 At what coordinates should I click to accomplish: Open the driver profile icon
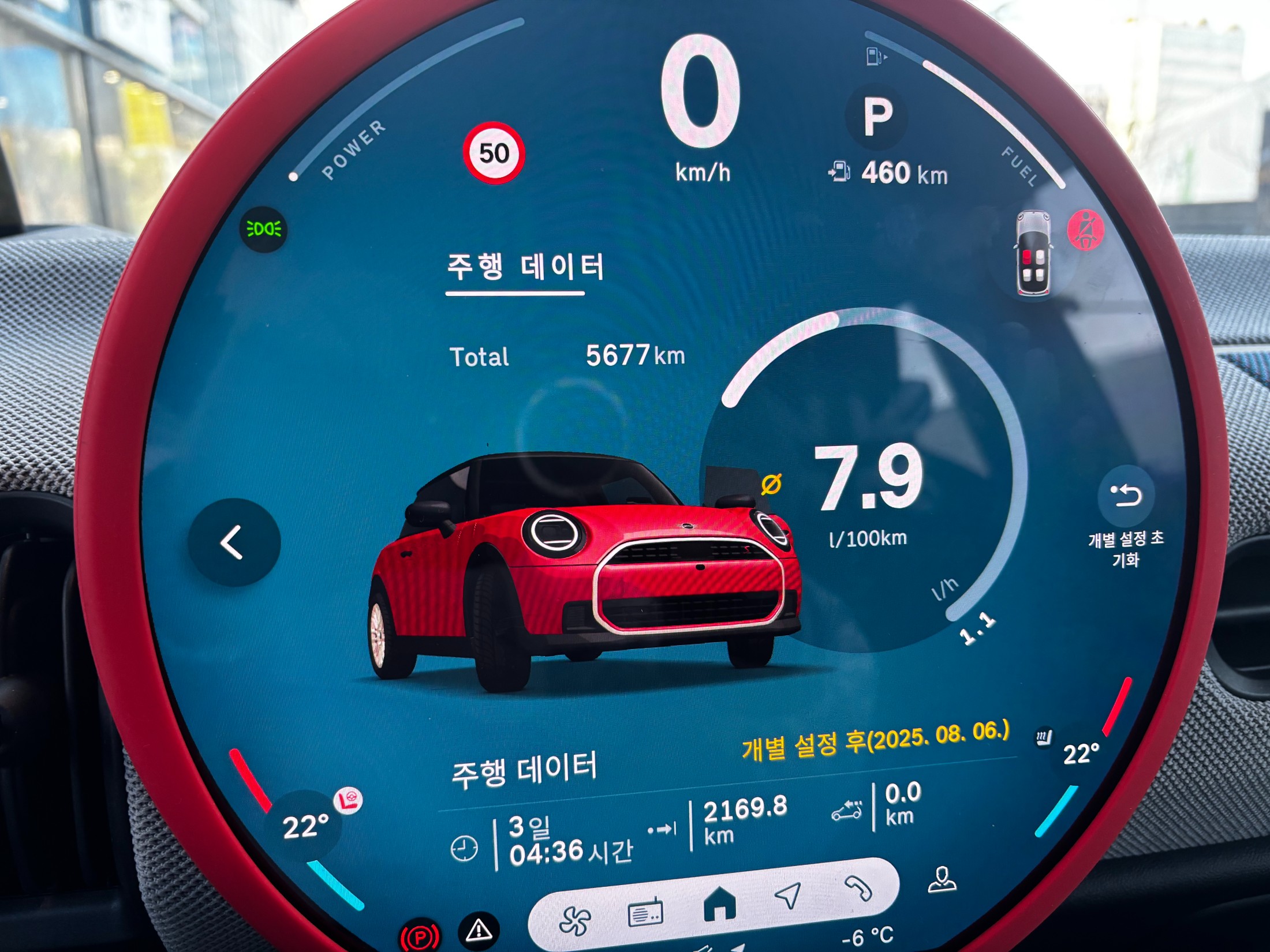point(942,880)
